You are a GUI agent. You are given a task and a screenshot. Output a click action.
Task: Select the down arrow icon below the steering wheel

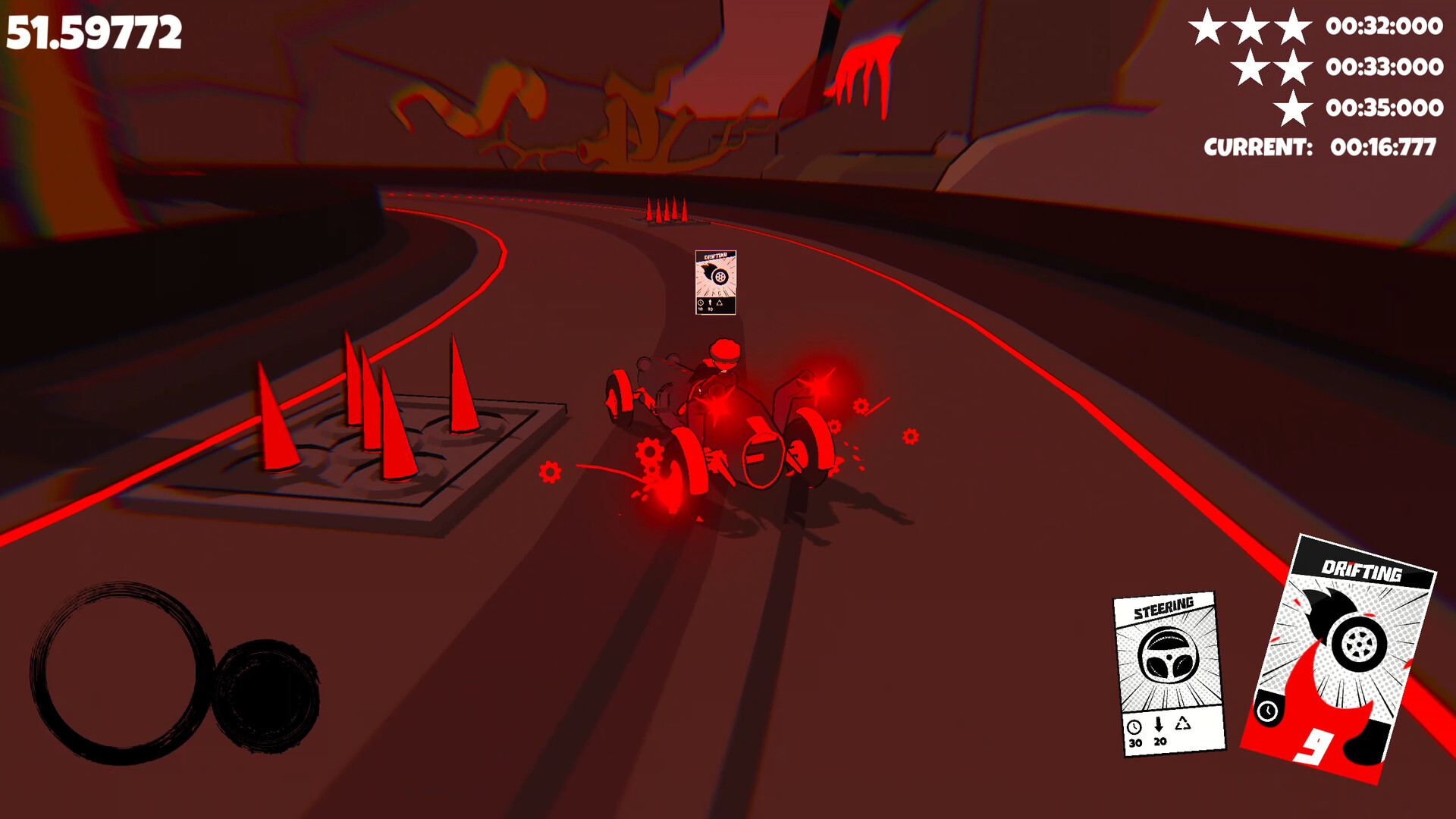pos(1158,726)
